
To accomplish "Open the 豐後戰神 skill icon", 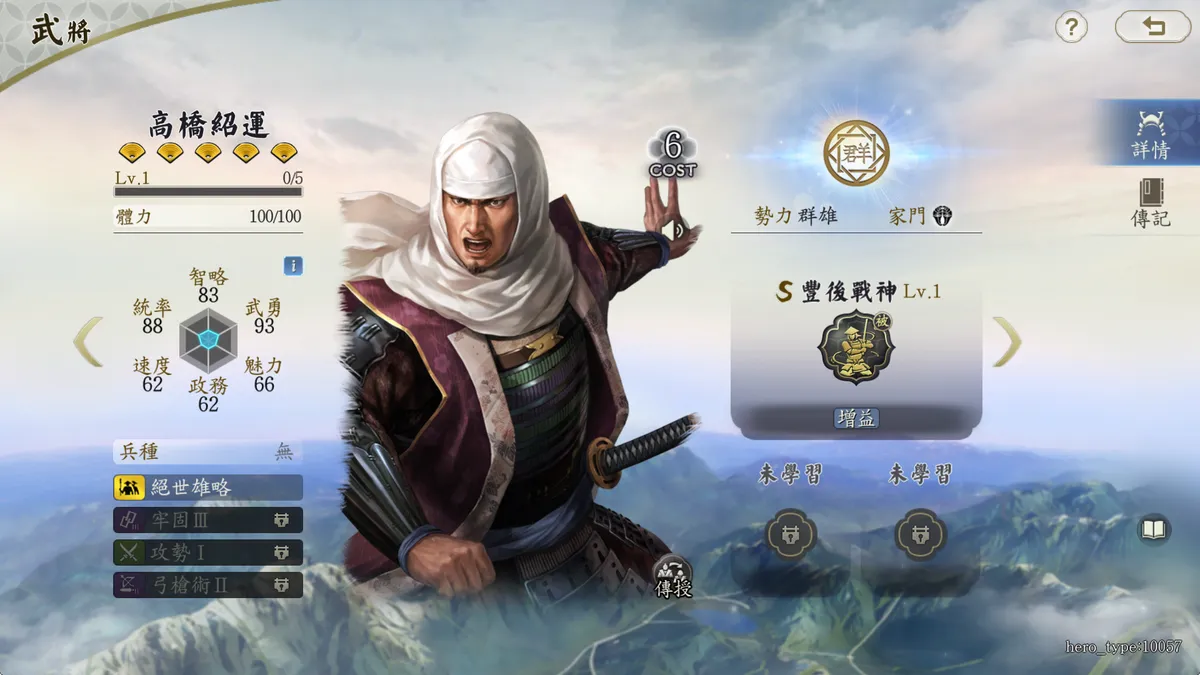I will point(856,347).
